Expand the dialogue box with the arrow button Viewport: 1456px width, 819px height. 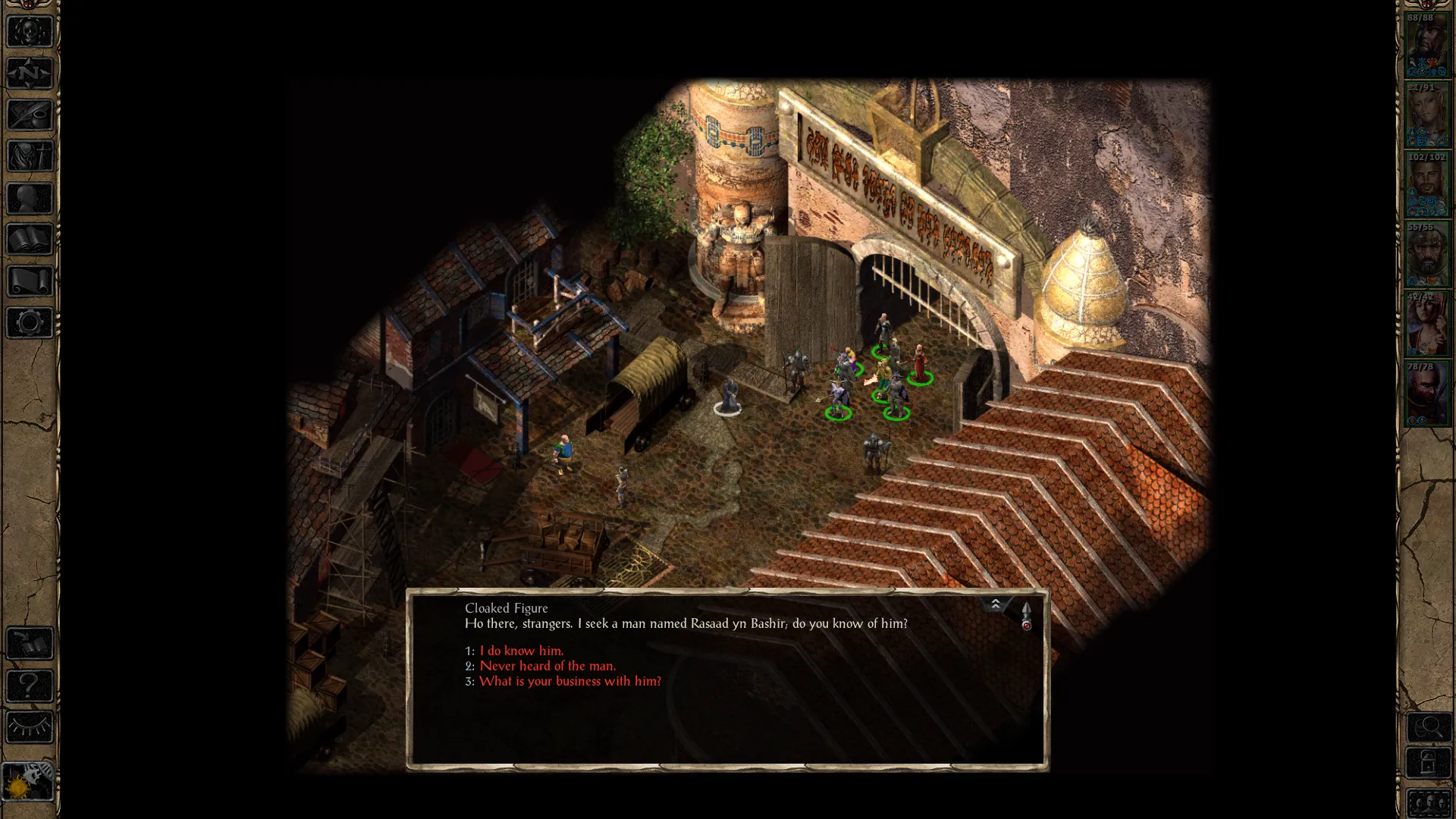pyautogui.click(x=995, y=604)
